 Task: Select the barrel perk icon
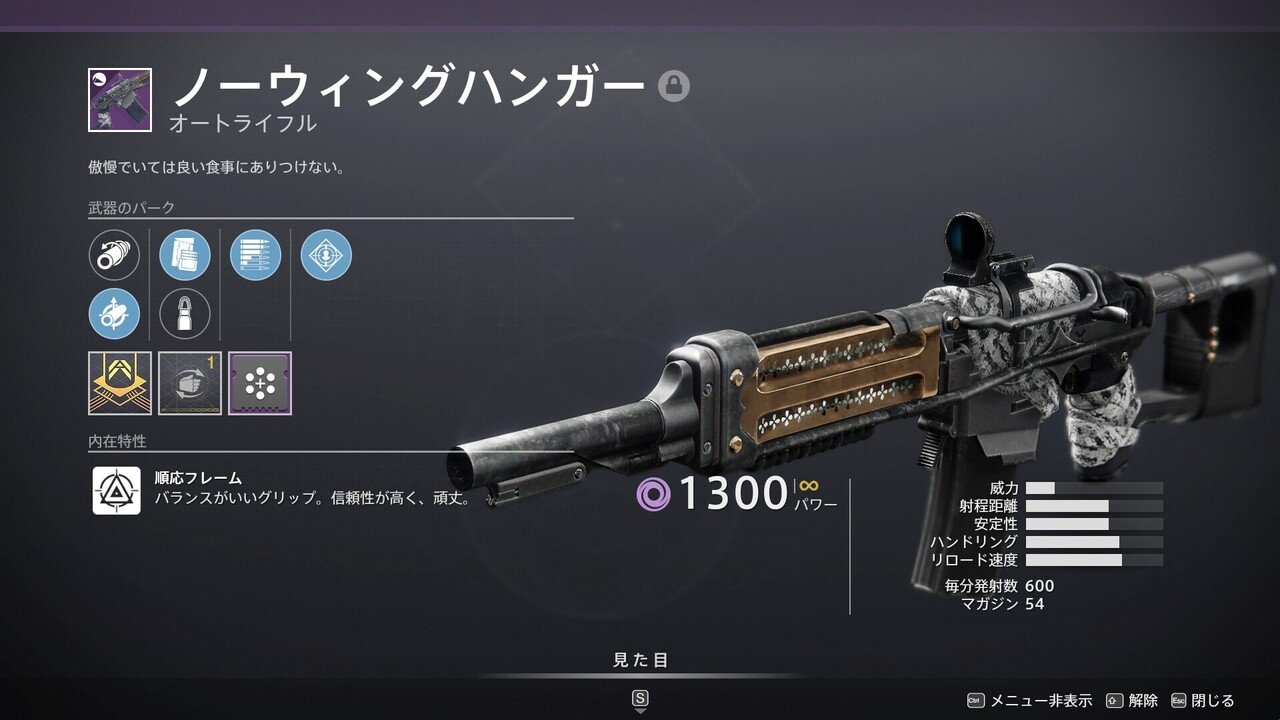point(114,254)
